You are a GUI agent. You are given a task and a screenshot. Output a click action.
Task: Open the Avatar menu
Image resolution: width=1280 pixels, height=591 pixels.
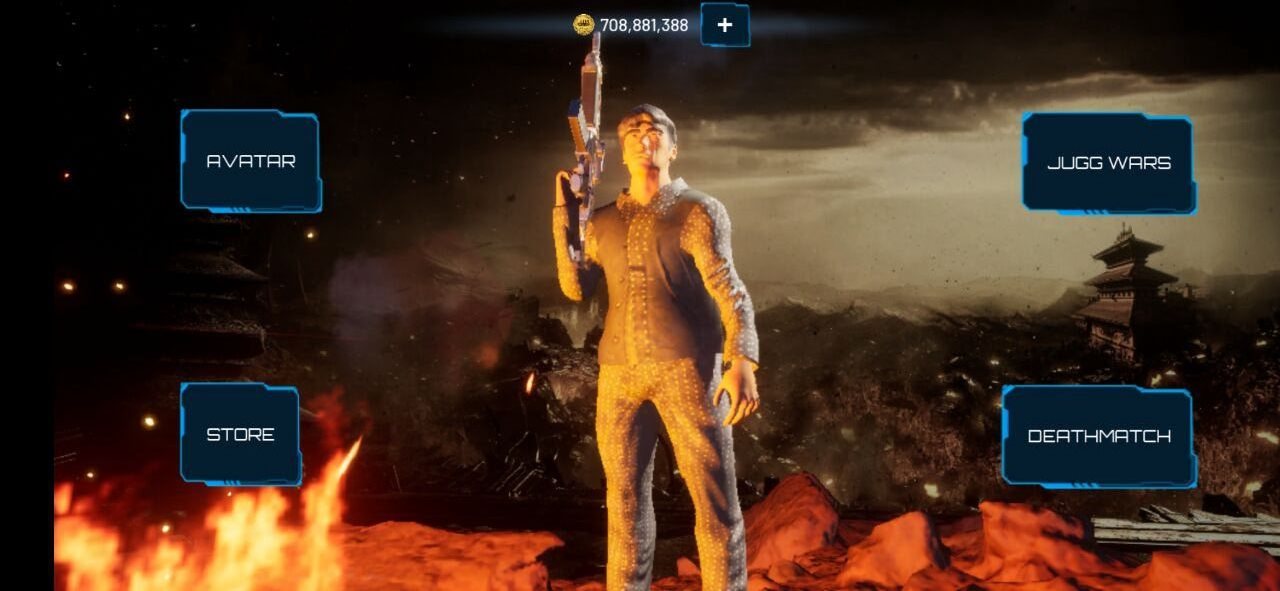point(250,161)
